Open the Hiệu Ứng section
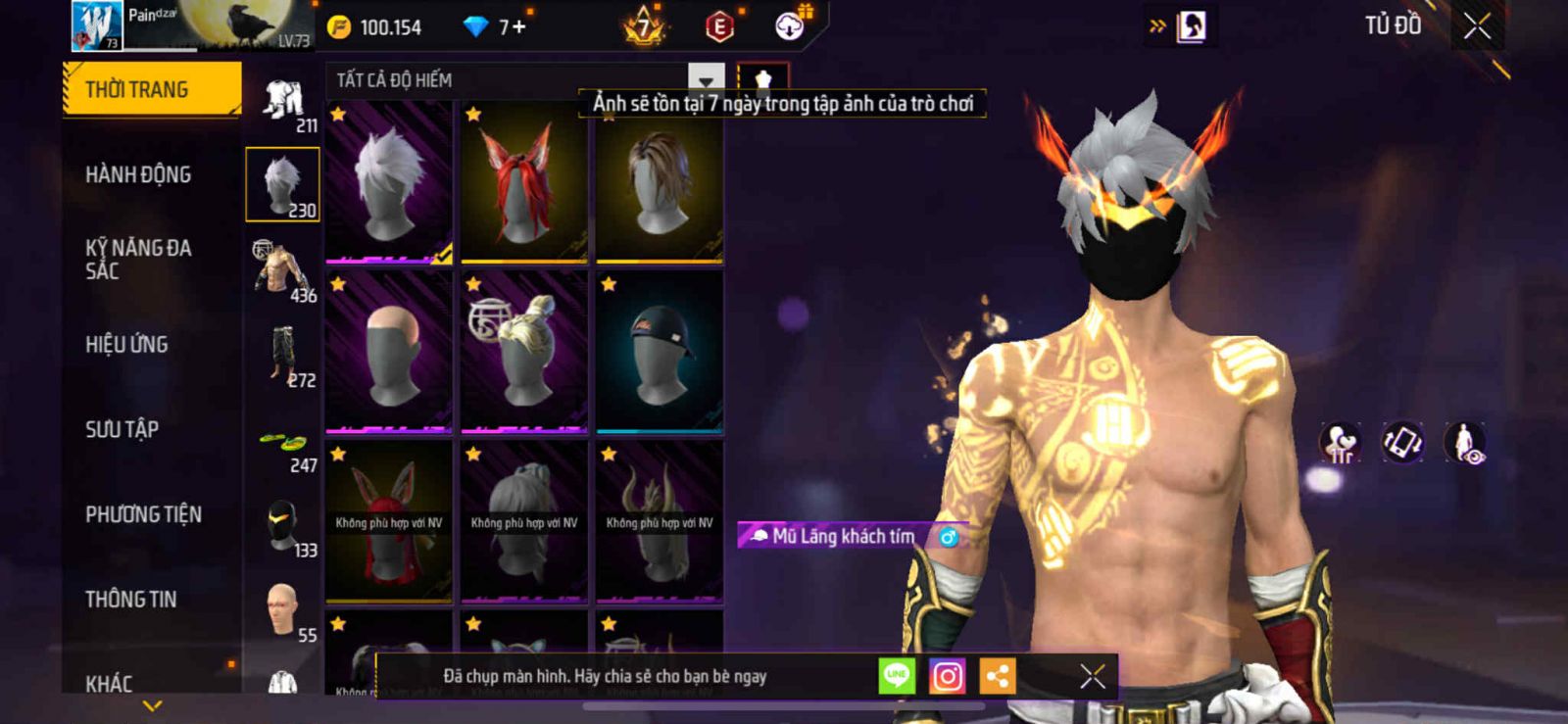Screen dimensions: 1568x724 point(126,345)
